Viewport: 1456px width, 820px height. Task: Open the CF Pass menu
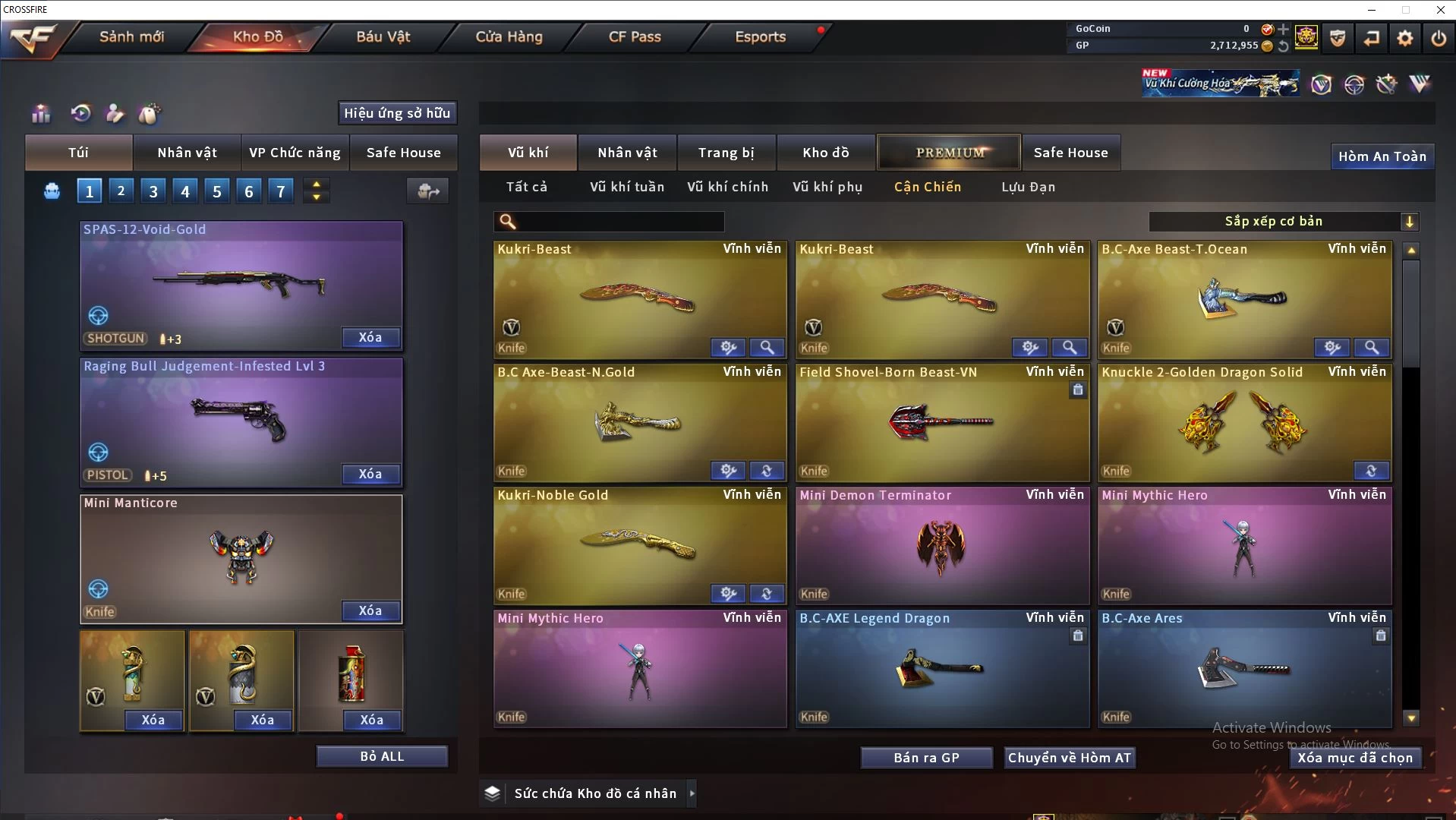[x=635, y=36]
